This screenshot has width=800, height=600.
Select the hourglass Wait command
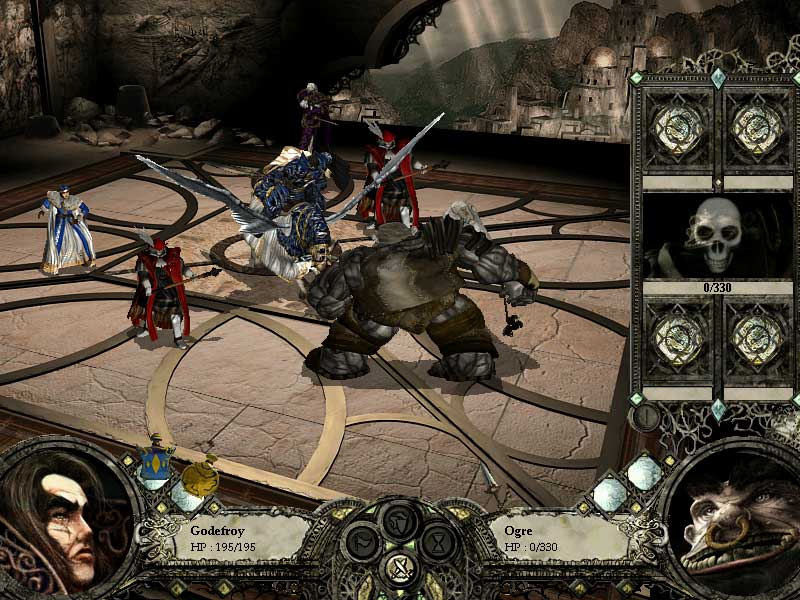pos(437,544)
